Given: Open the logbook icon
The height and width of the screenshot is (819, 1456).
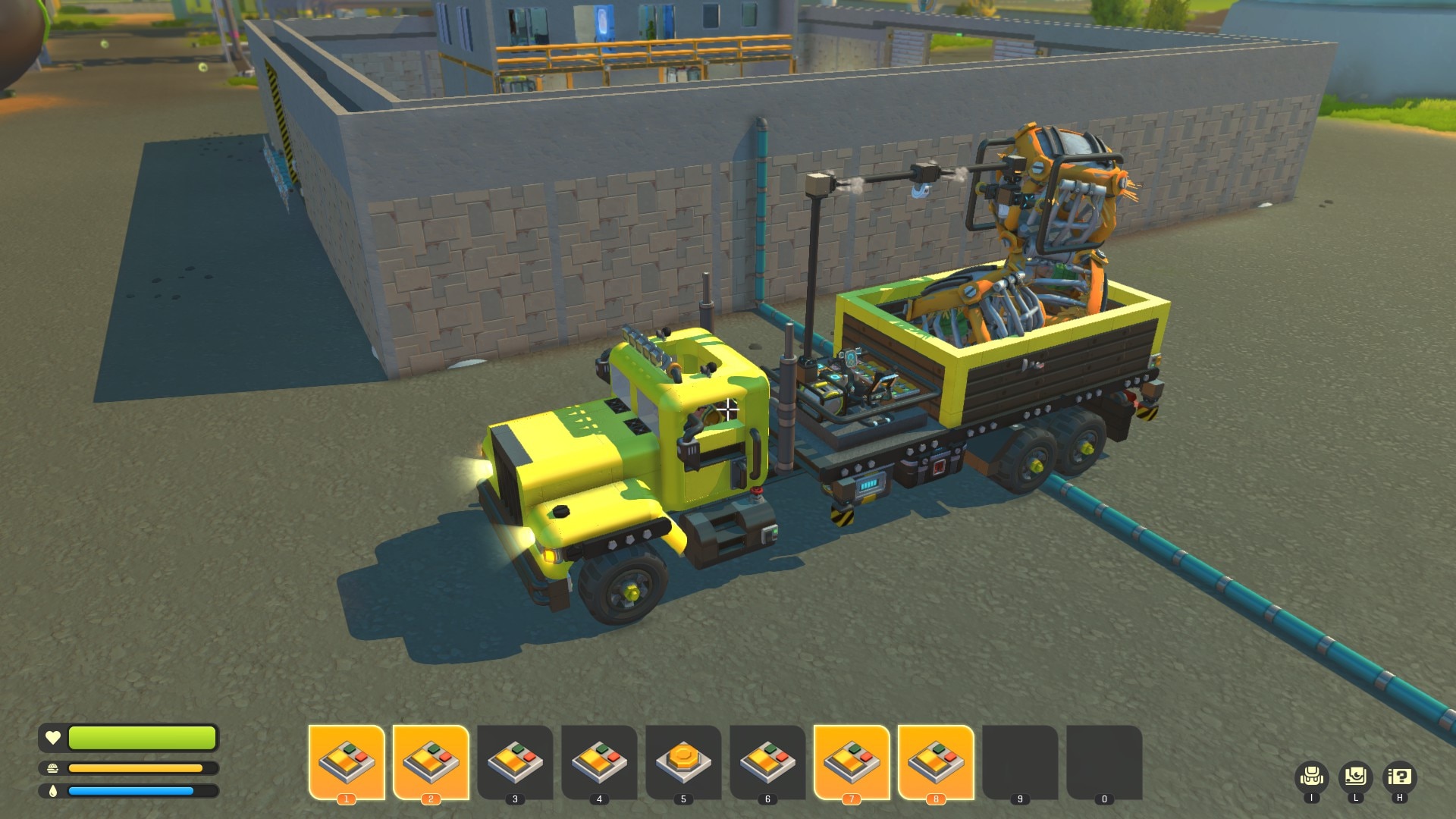Looking at the screenshot, I should coord(1355,777).
